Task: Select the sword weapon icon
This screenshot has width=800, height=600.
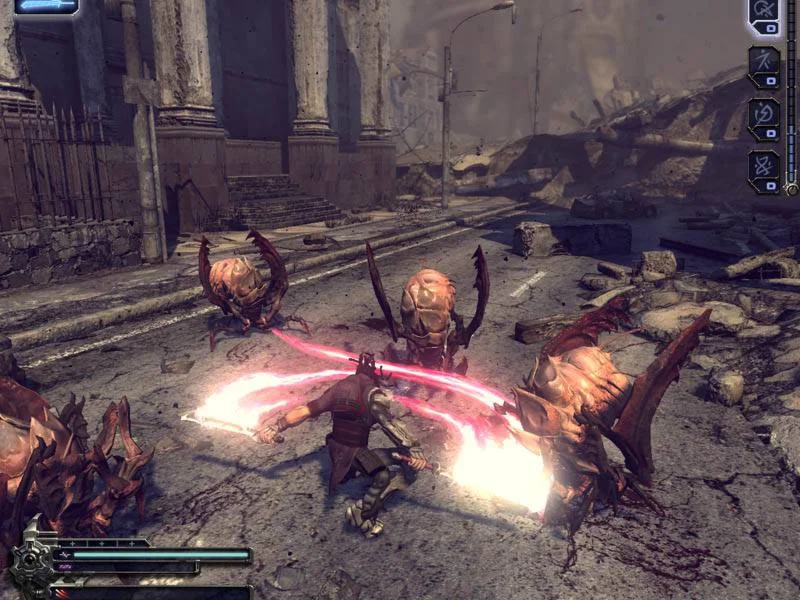Action: point(47,6)
